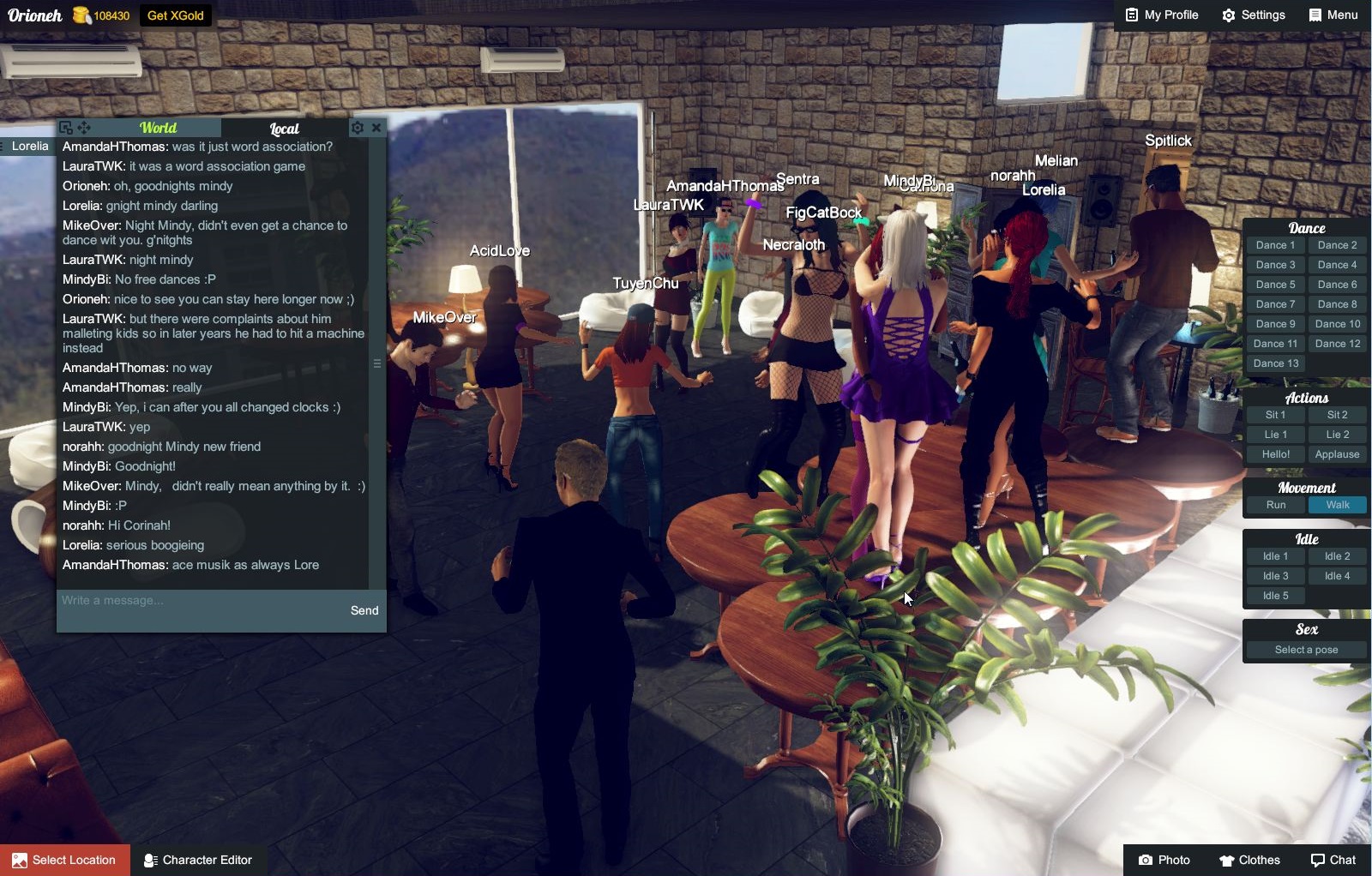Launch the Character Editor
Image resolution: width=1372 pixels, height=876 pixels.
tap(198, 860)
